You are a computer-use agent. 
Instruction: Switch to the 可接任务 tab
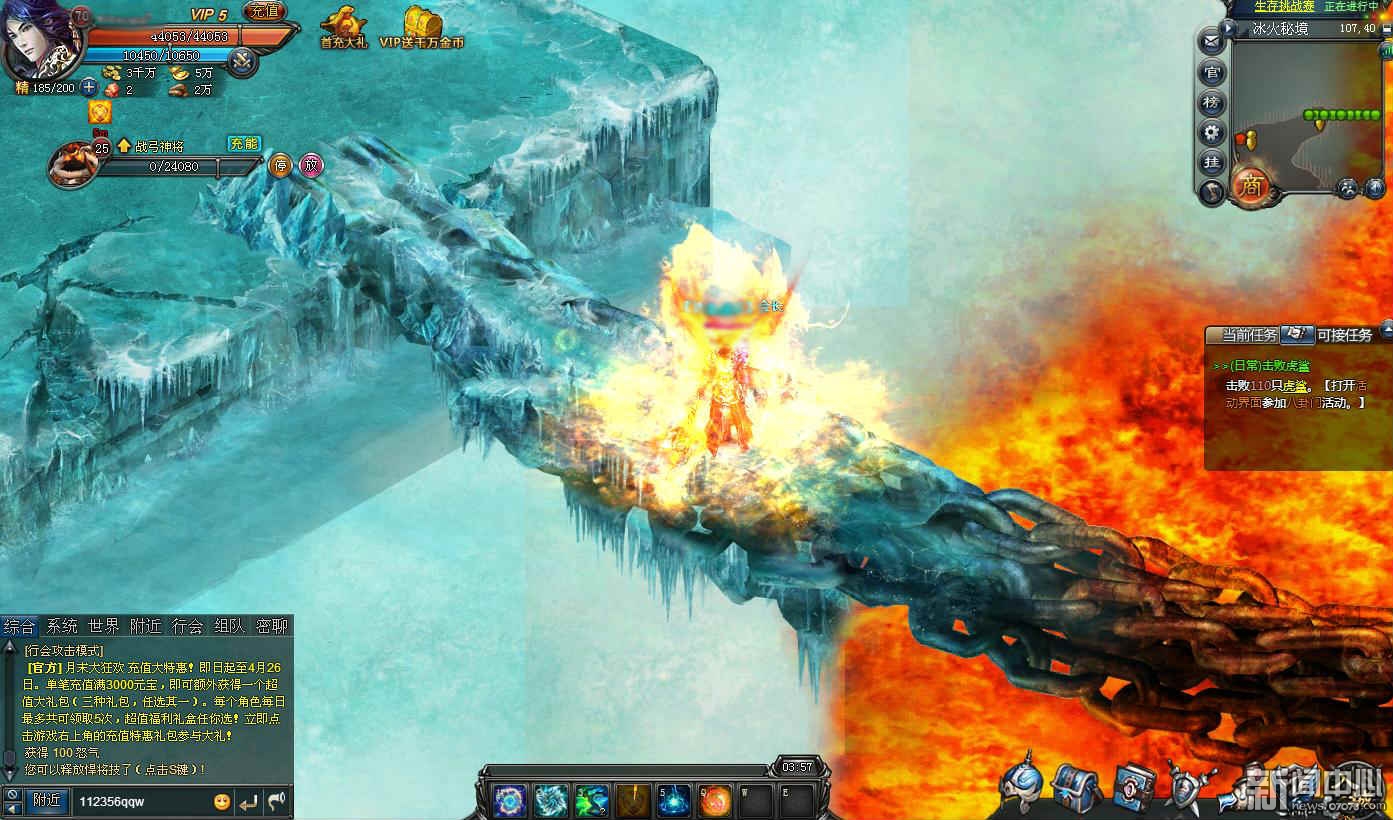coord(1344,335)
